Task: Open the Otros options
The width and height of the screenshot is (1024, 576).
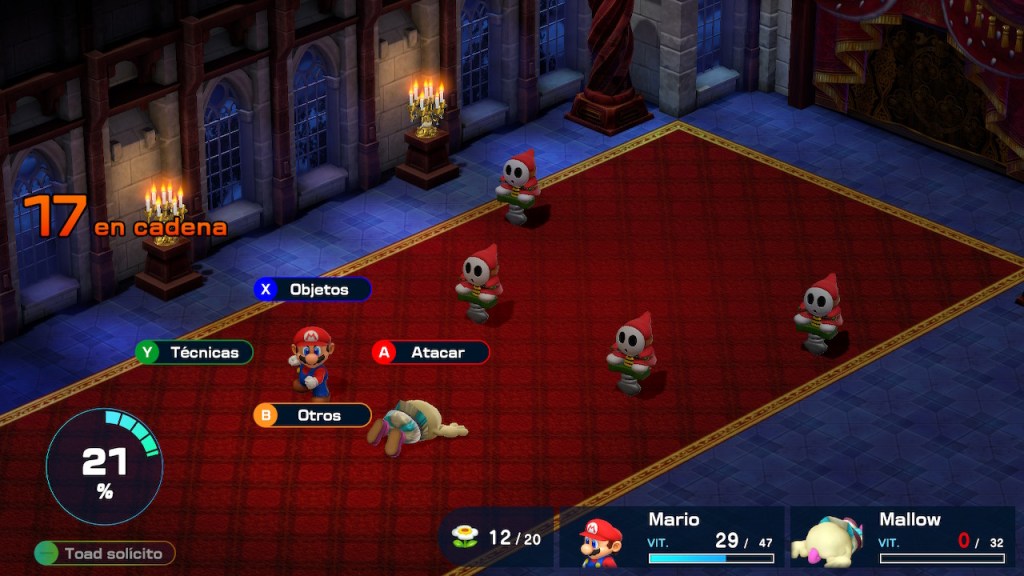Action: pos(312,415)
